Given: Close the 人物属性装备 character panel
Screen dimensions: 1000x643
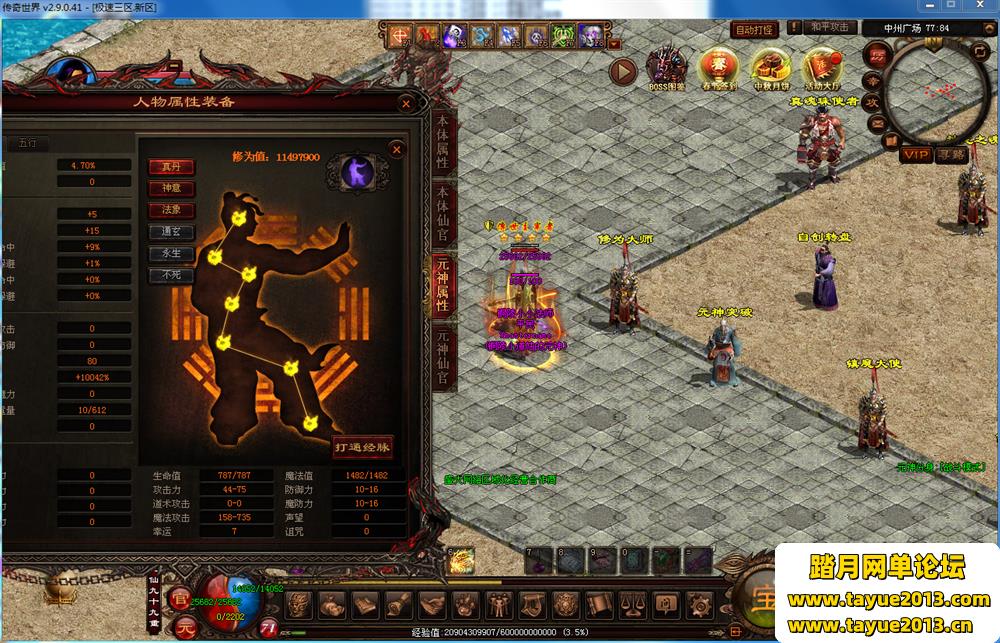Looking at the screenshot, I should tap(407, 103).
